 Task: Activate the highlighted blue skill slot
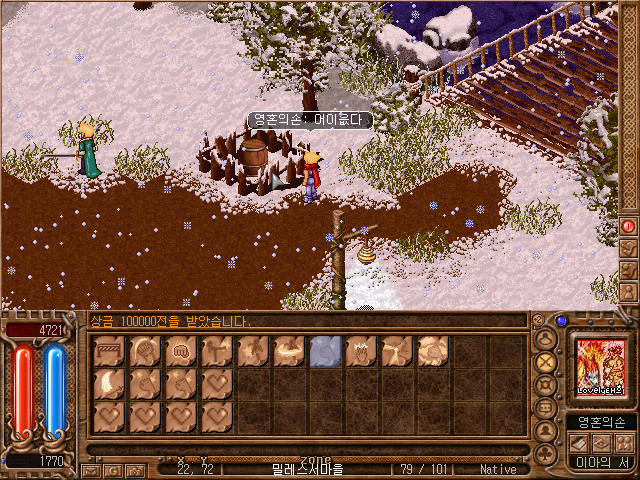tap(325, 351)
